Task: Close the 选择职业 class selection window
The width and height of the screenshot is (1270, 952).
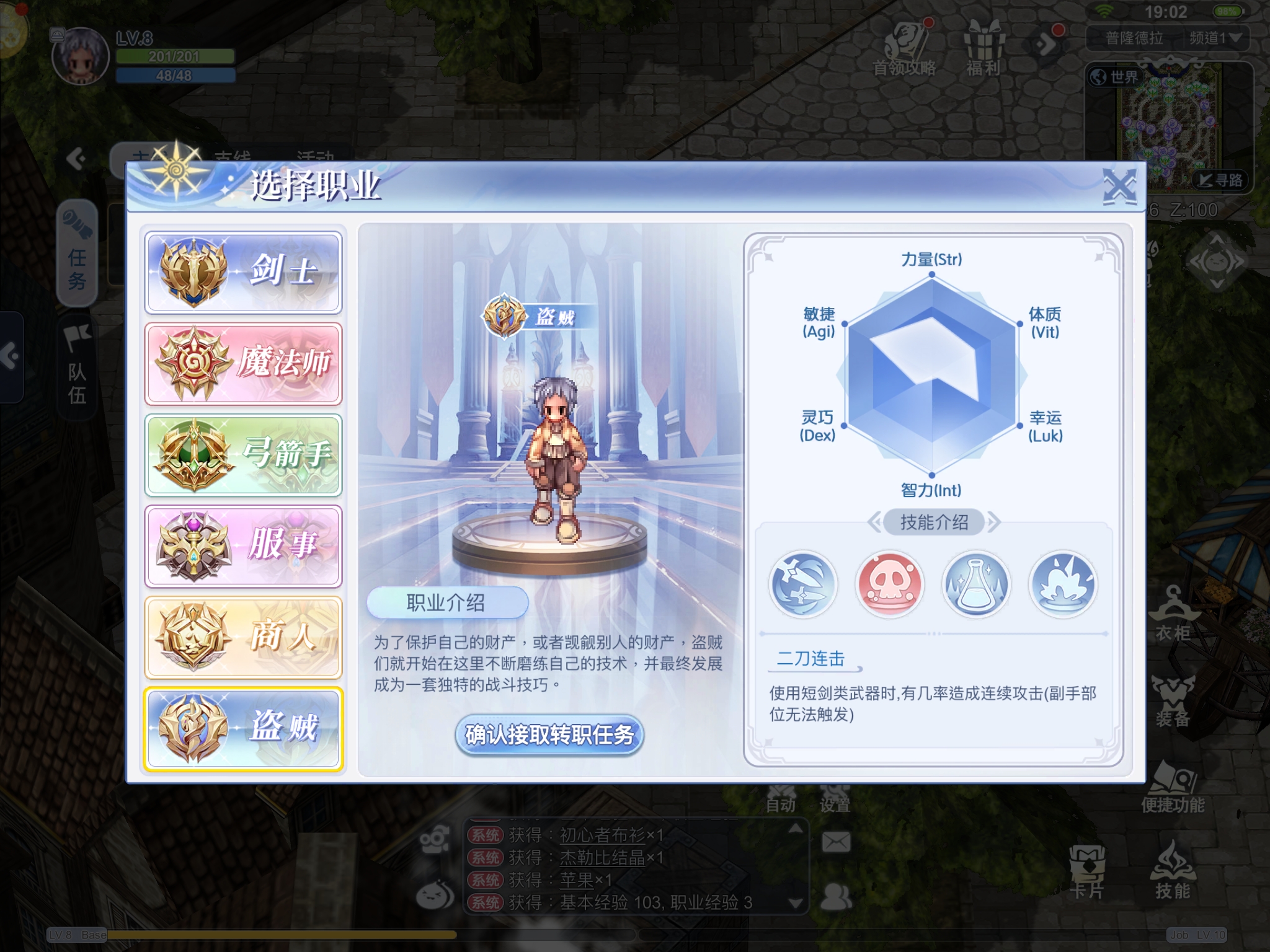Action: (1119, 186)
